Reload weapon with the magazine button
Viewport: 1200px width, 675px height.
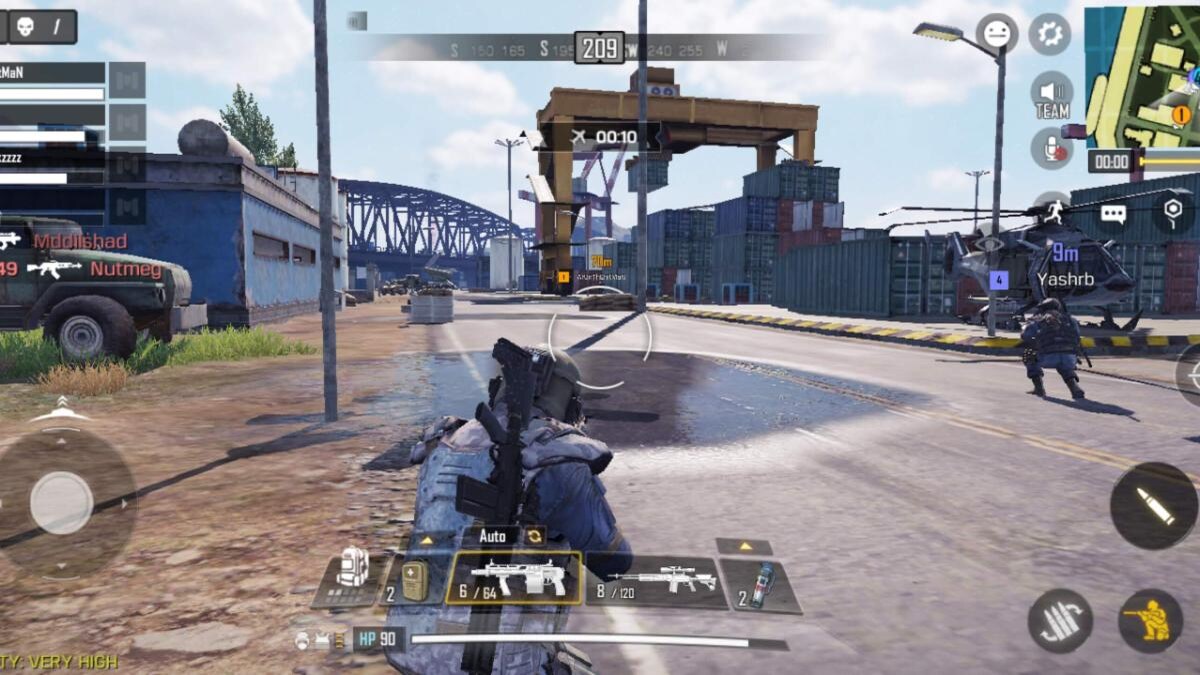pos(1060,620)
